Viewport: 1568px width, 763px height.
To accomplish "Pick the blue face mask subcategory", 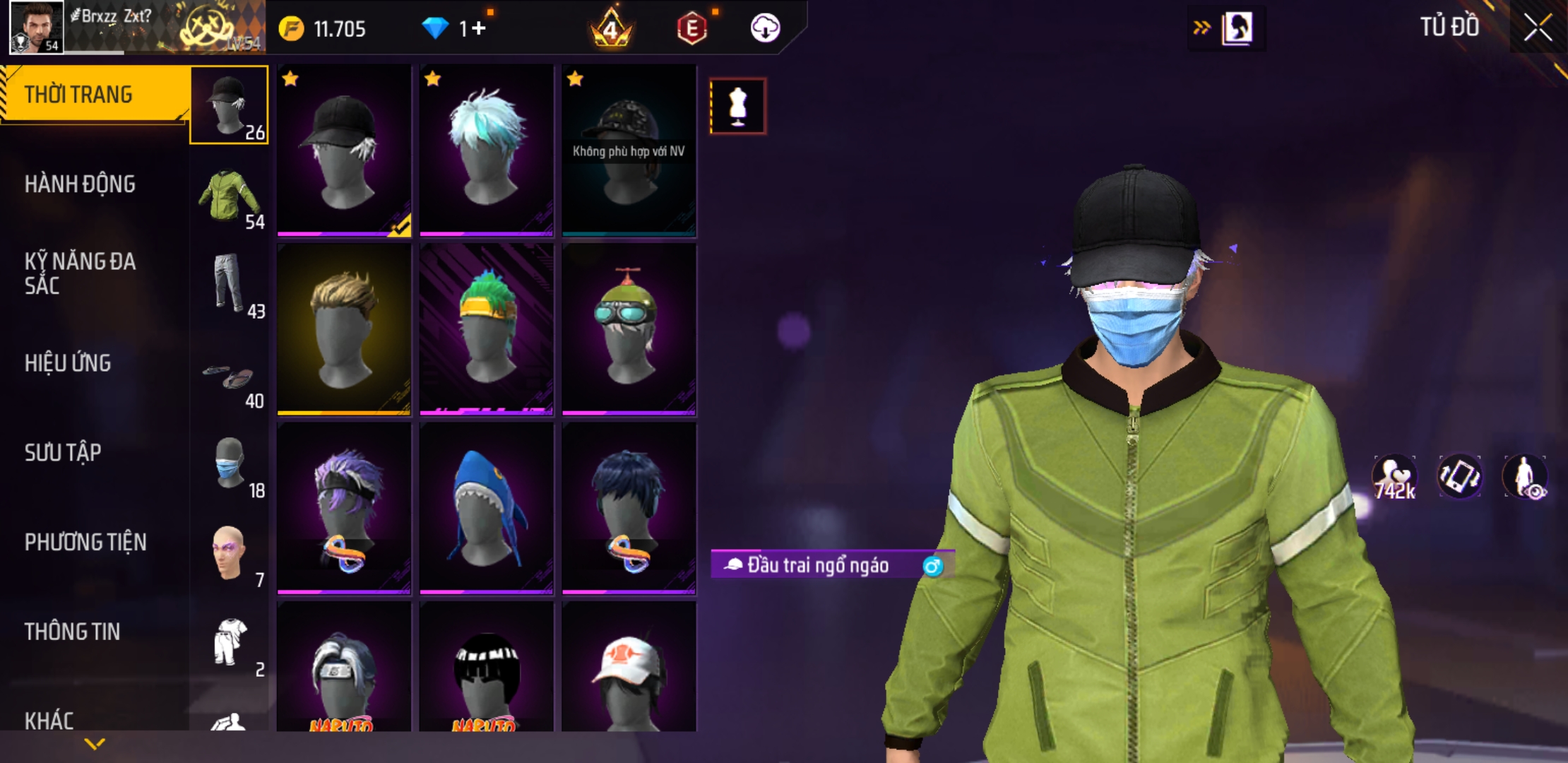I will tap(229, 464).
